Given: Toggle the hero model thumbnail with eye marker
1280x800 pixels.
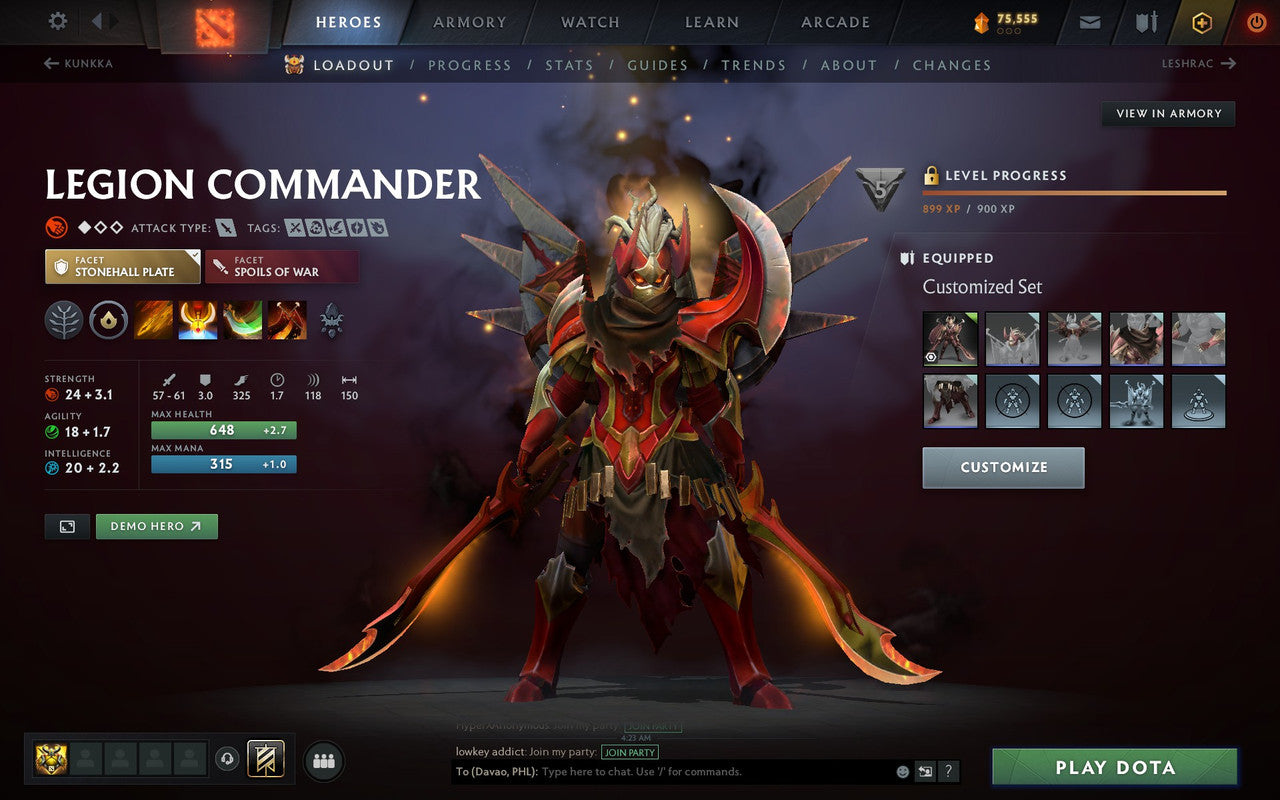Looking at the screenshot, I should tap(950, 338).
